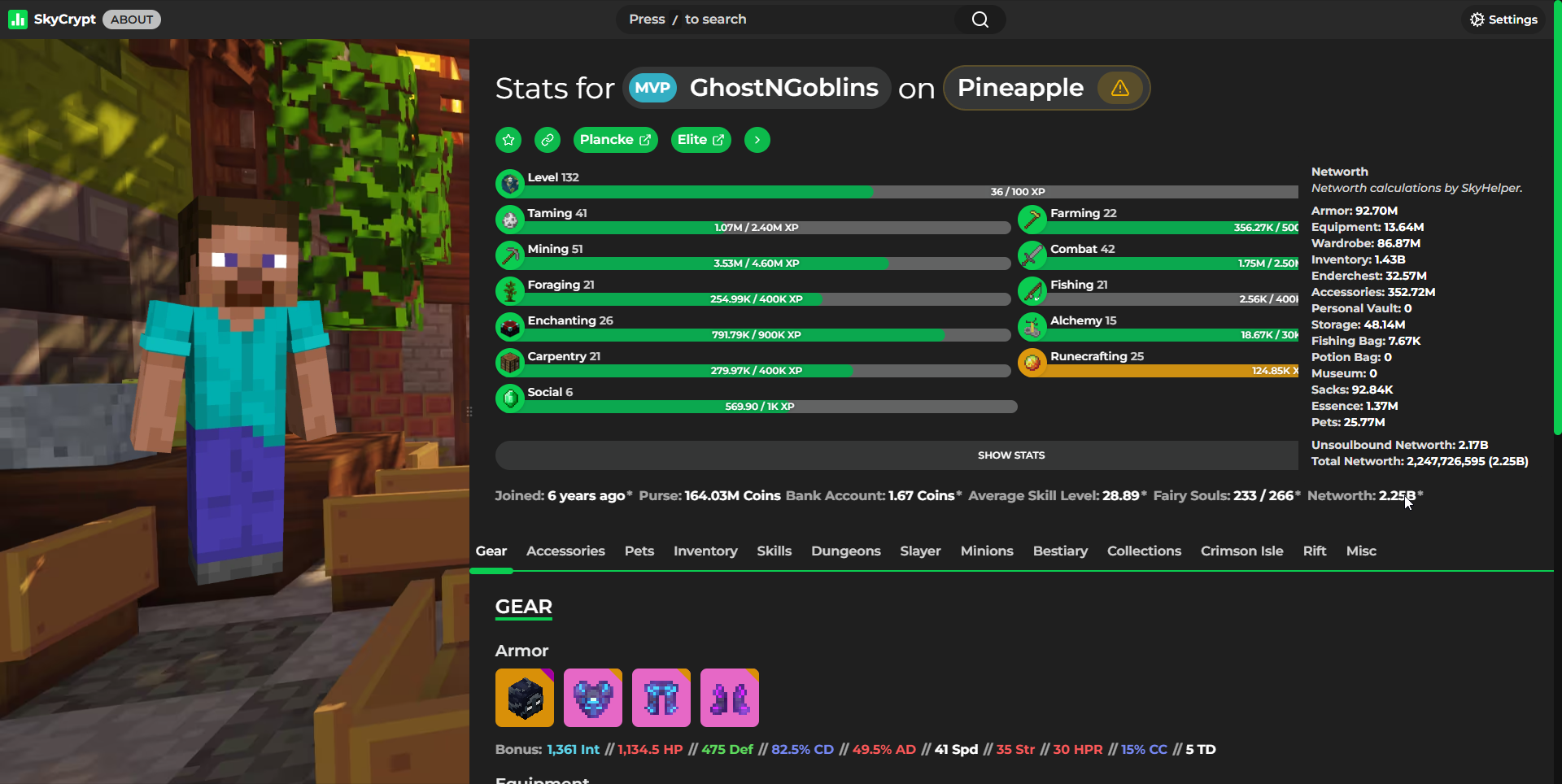Click the Runecrafting skill icon
The height and width of the screenshot is (784, 1562).
1032,363
